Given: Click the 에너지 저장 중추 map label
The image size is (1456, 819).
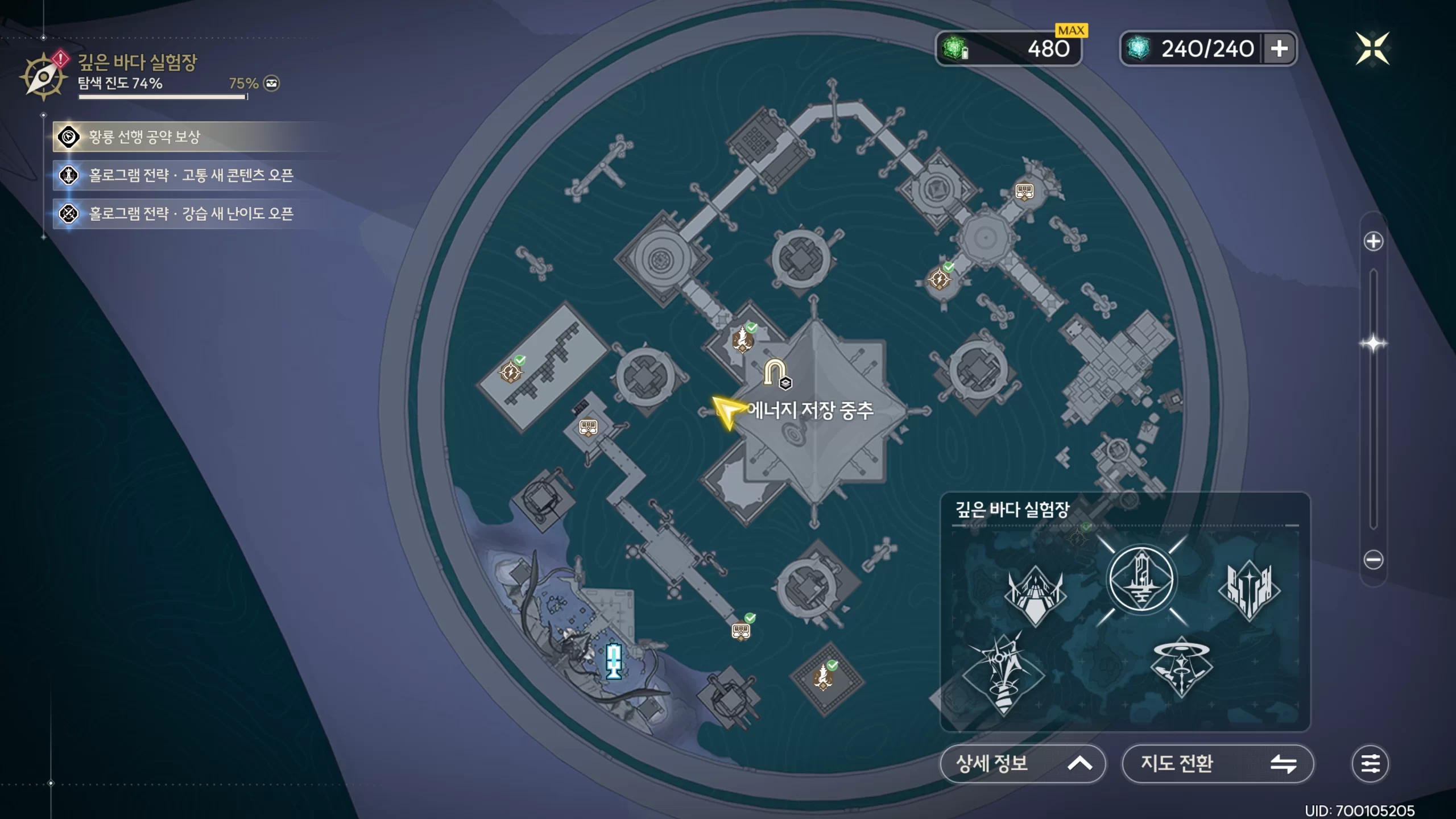Looking at the screenshot, I should (x=810, y=411).
